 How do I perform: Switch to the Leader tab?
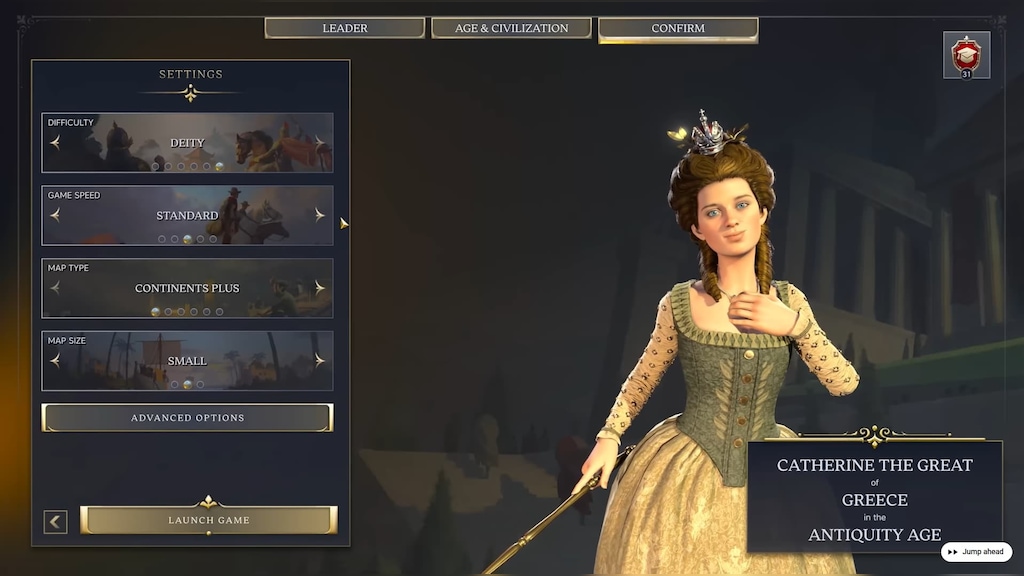(344, 28)
